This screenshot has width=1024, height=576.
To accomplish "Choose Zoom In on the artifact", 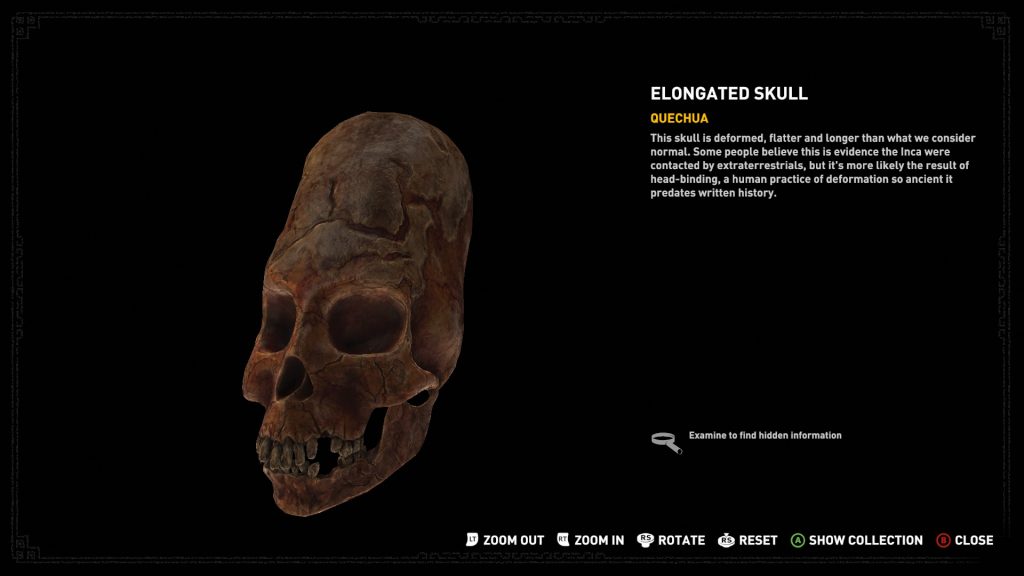I will [591, 540].
